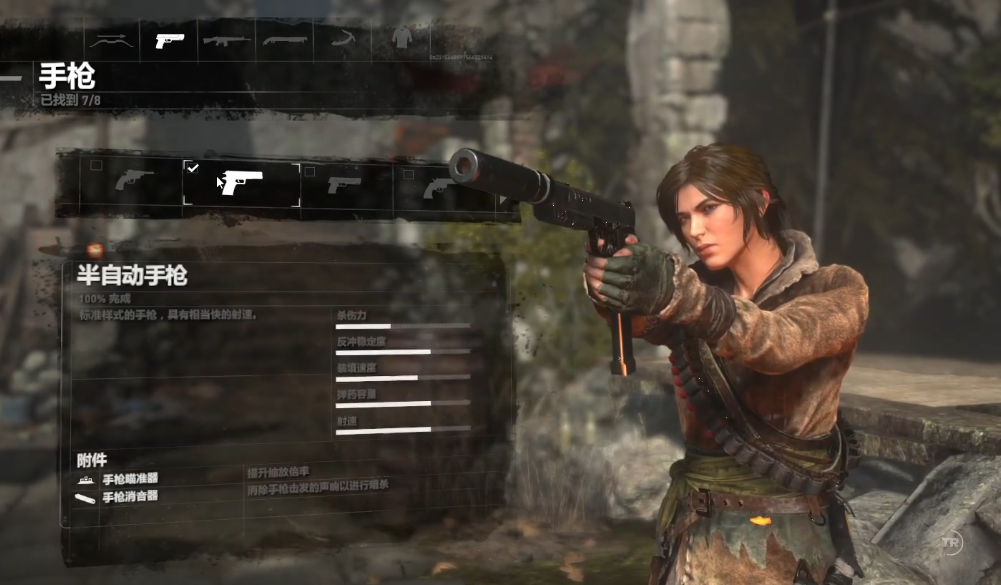Select the highlighted semi-auto pistol slot
This screenshot has width=1001, height=585.
pyautogui.click(x=241, y=183)
